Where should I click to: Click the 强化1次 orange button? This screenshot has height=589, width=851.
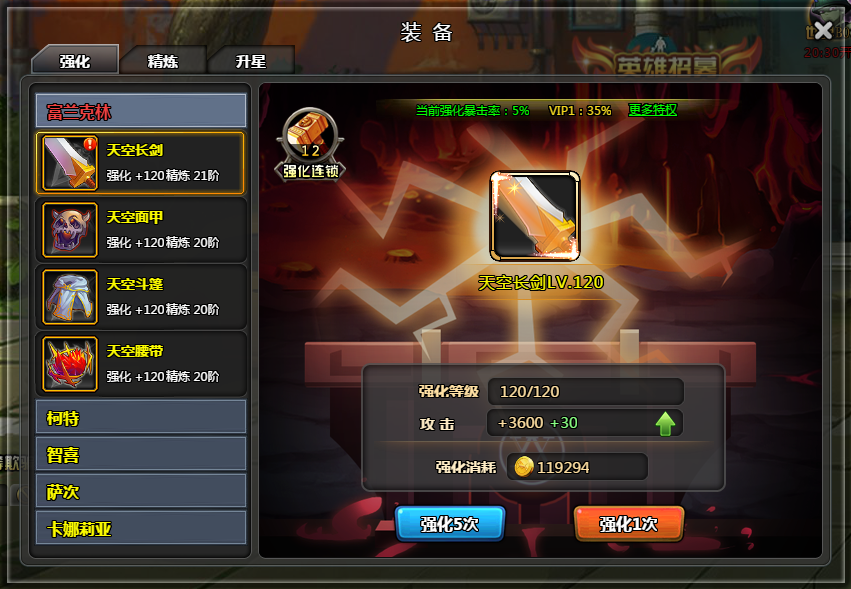pyautogui.click(x=629, y=524)
